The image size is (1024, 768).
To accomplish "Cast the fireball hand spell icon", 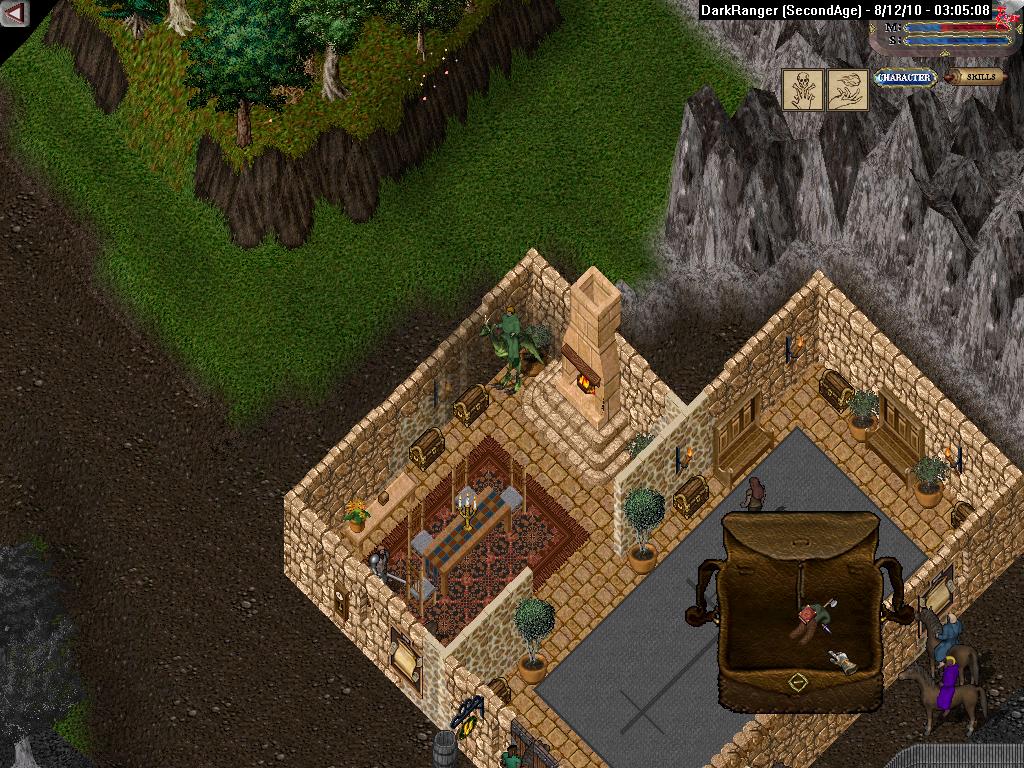I will [x=846, y=89].
